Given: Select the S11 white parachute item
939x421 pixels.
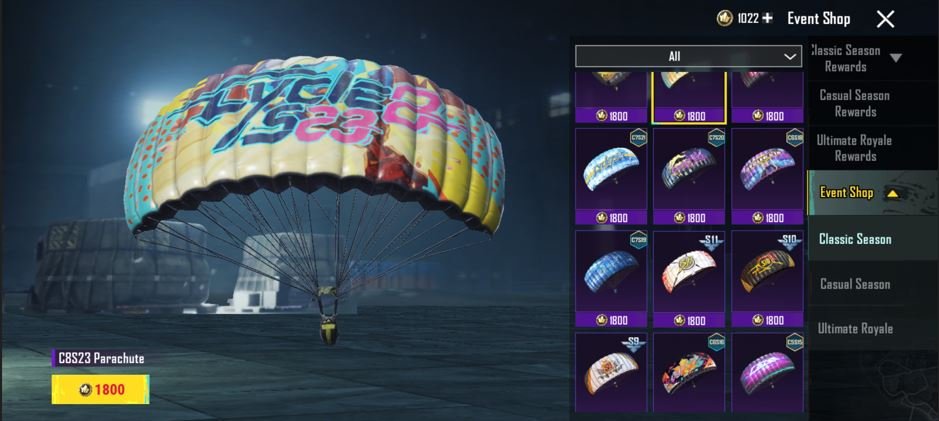Looking at the screenshot, I should (x=689, y=270).
